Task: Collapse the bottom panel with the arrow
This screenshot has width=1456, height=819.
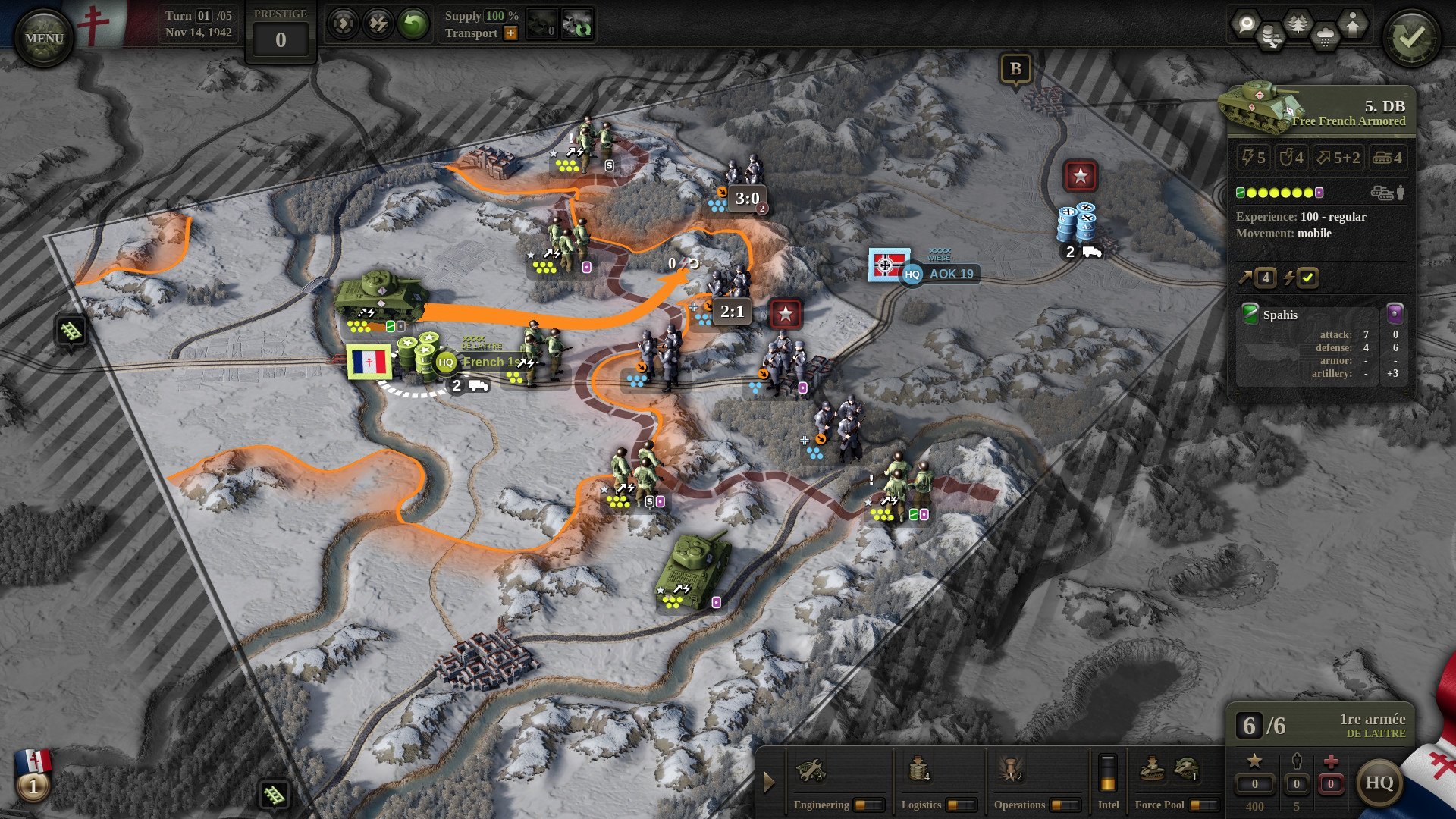Action: click(x=769, y=782)
